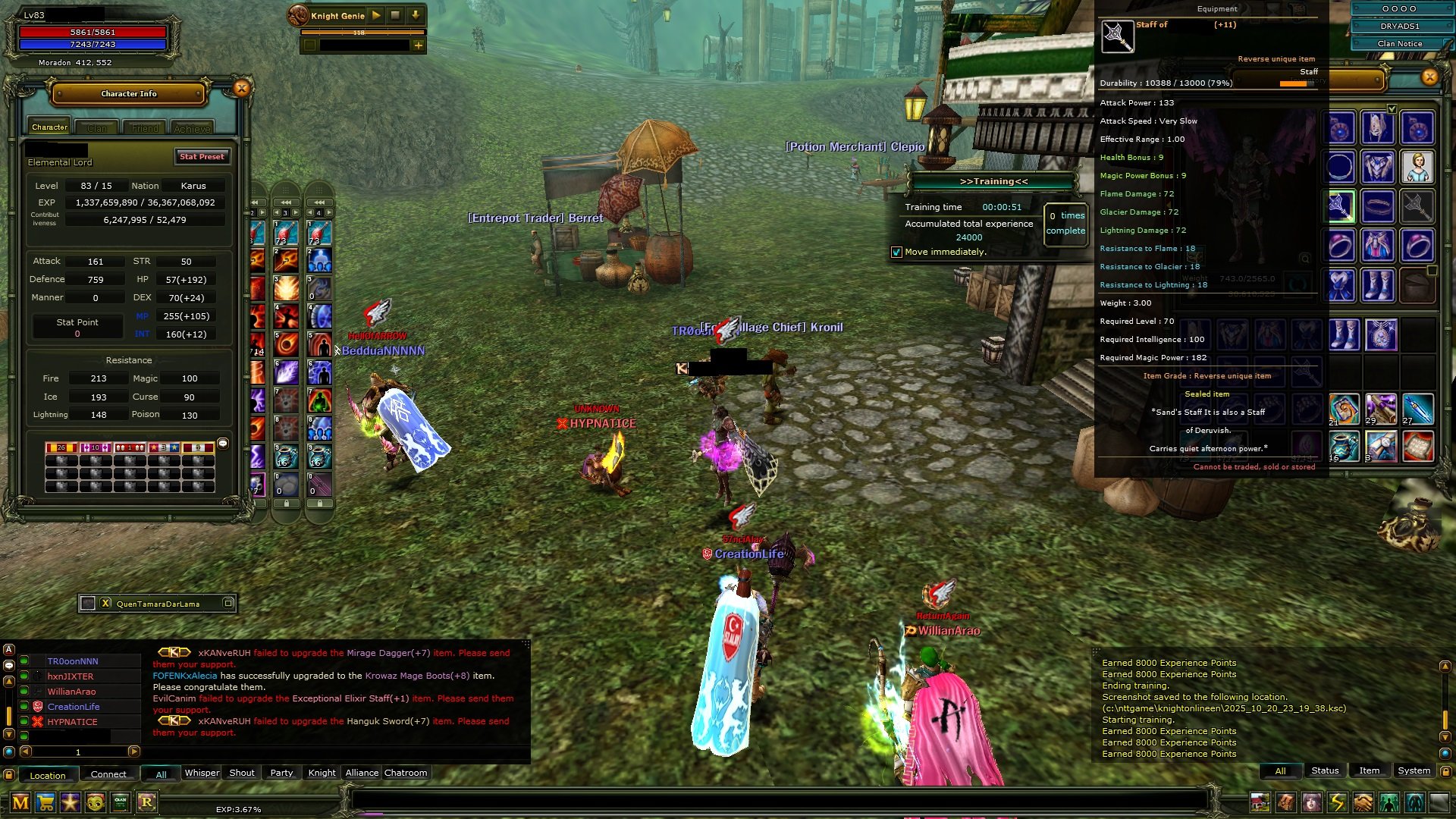Show only Item messages in log
Screen dimensions: 1456x819
[1369, 770]
